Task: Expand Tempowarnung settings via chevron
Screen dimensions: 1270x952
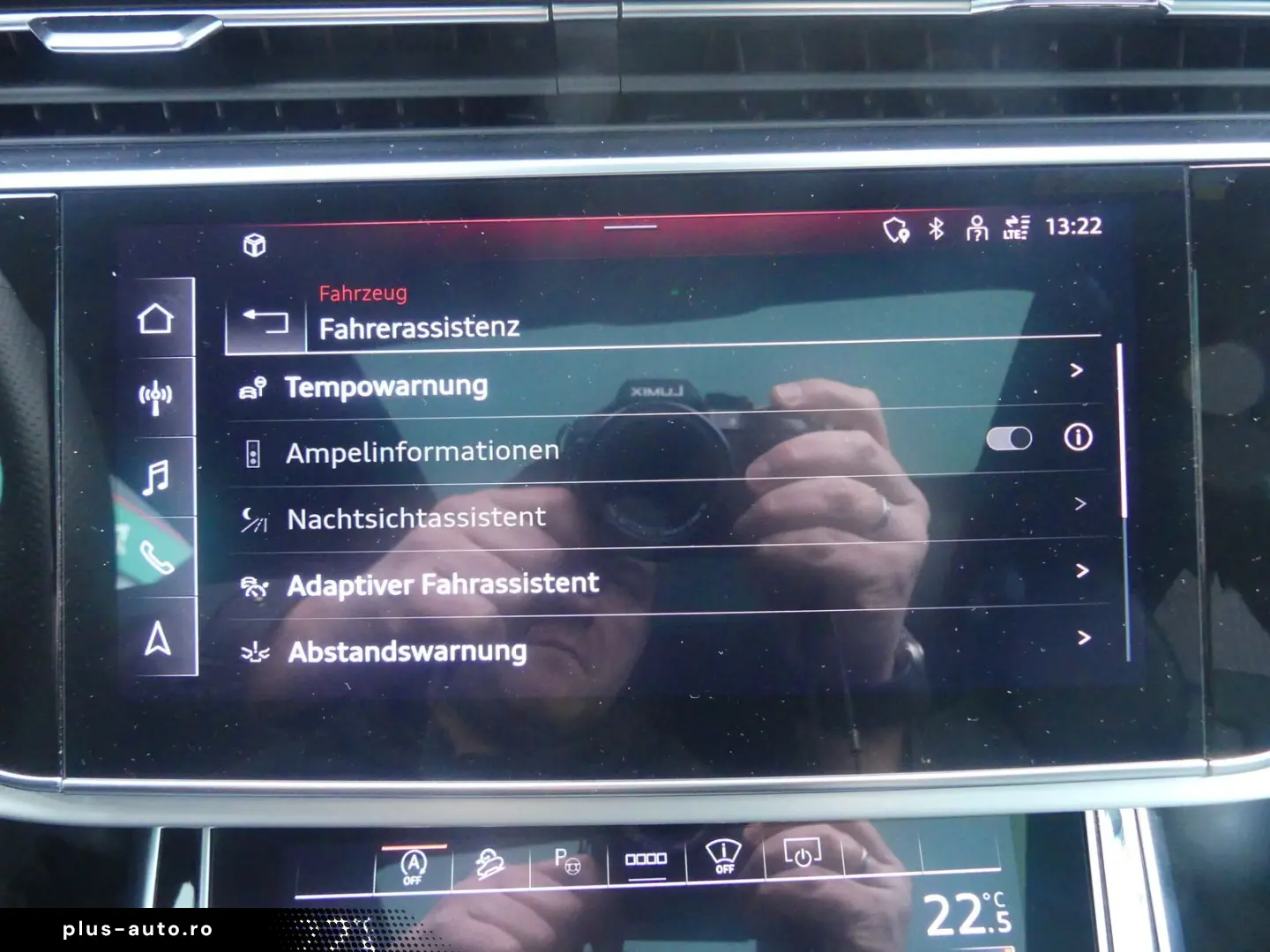Action: coord(1078,370)
